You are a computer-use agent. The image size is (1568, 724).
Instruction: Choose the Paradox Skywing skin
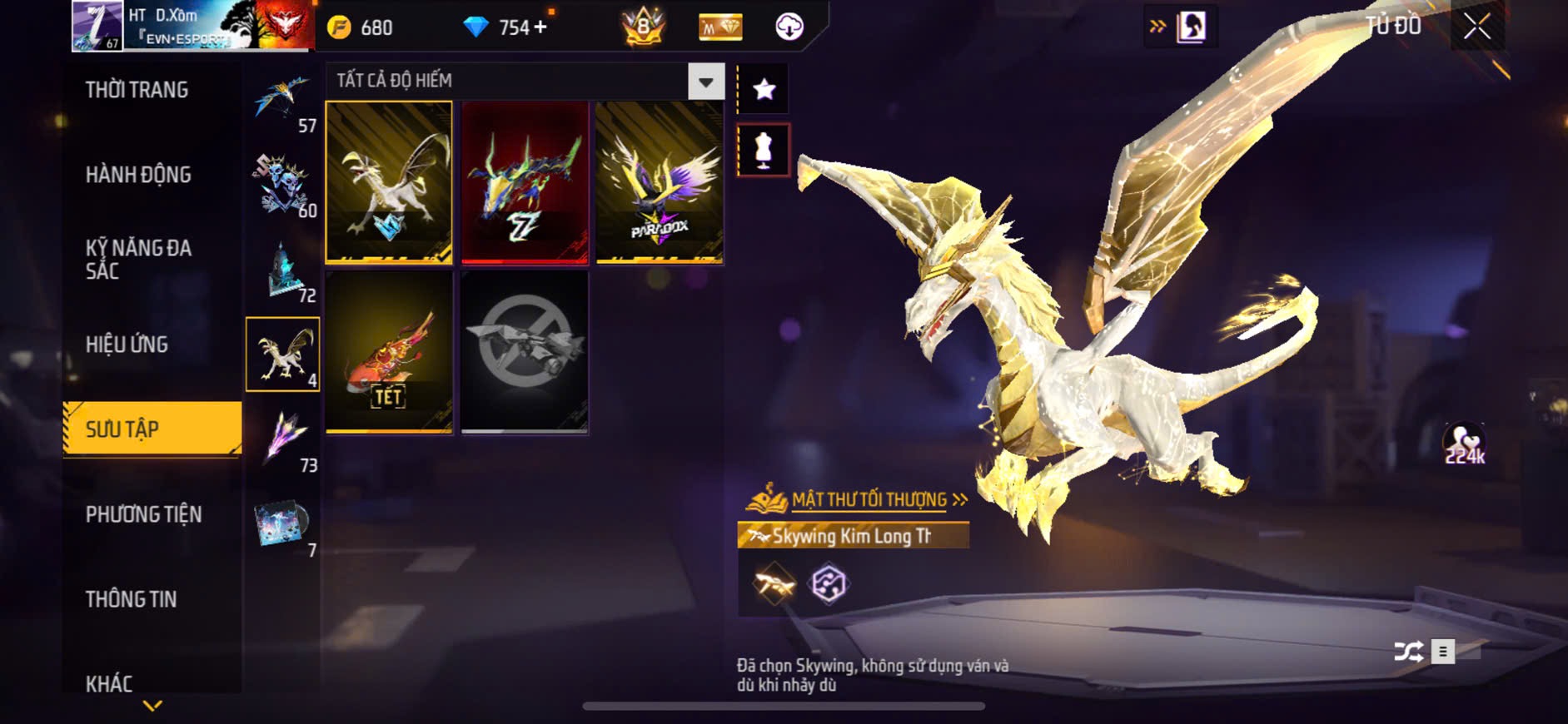click(x=659, y=182)
